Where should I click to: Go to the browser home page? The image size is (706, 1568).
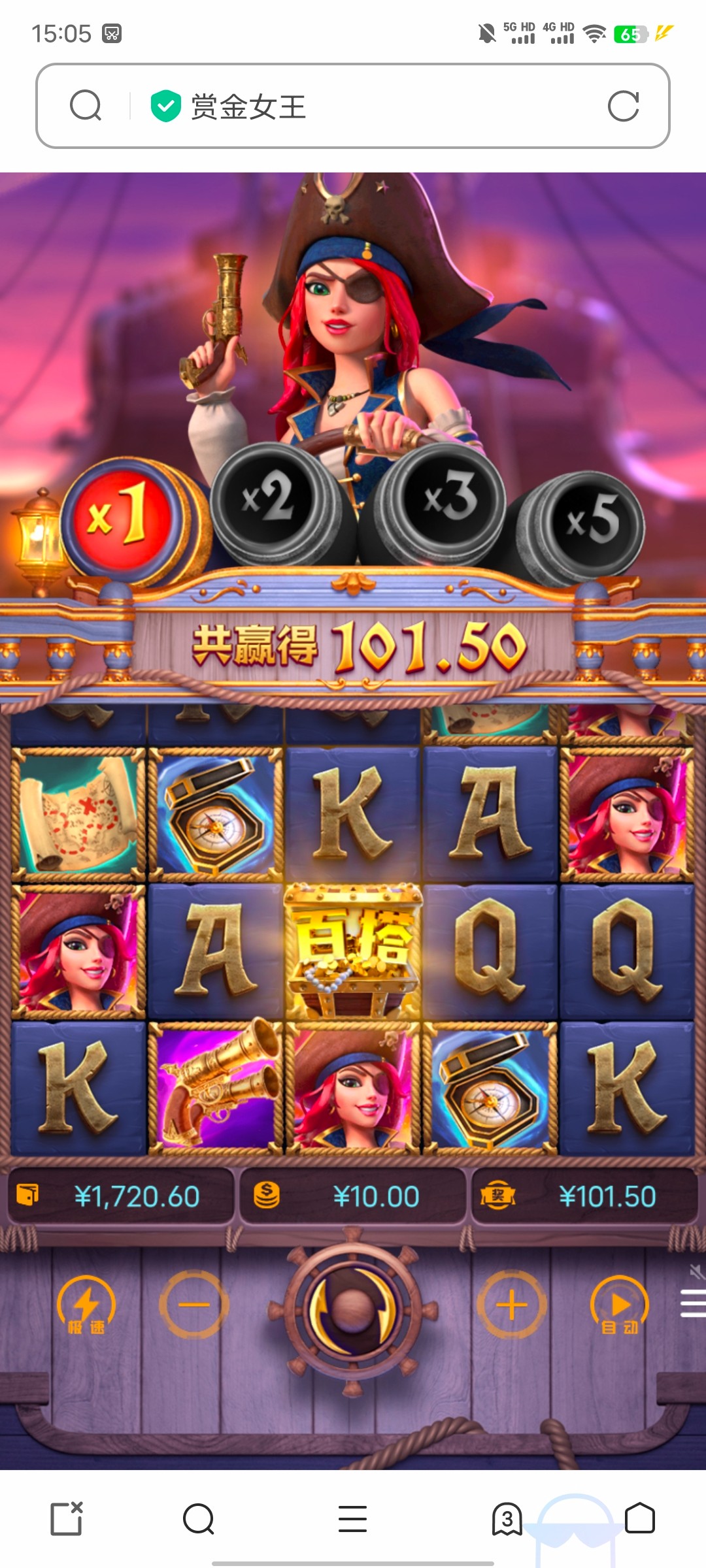coord(639,1518)
